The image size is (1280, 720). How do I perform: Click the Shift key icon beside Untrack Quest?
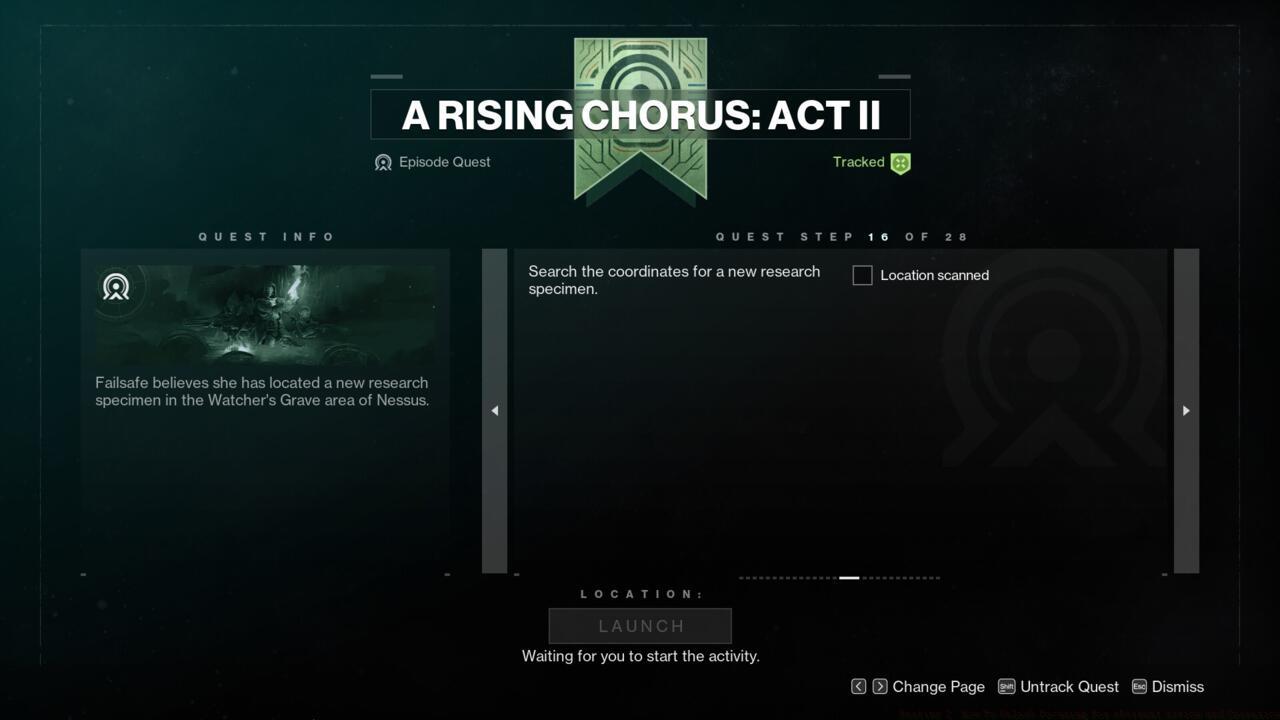click(x=1009, y=687)
